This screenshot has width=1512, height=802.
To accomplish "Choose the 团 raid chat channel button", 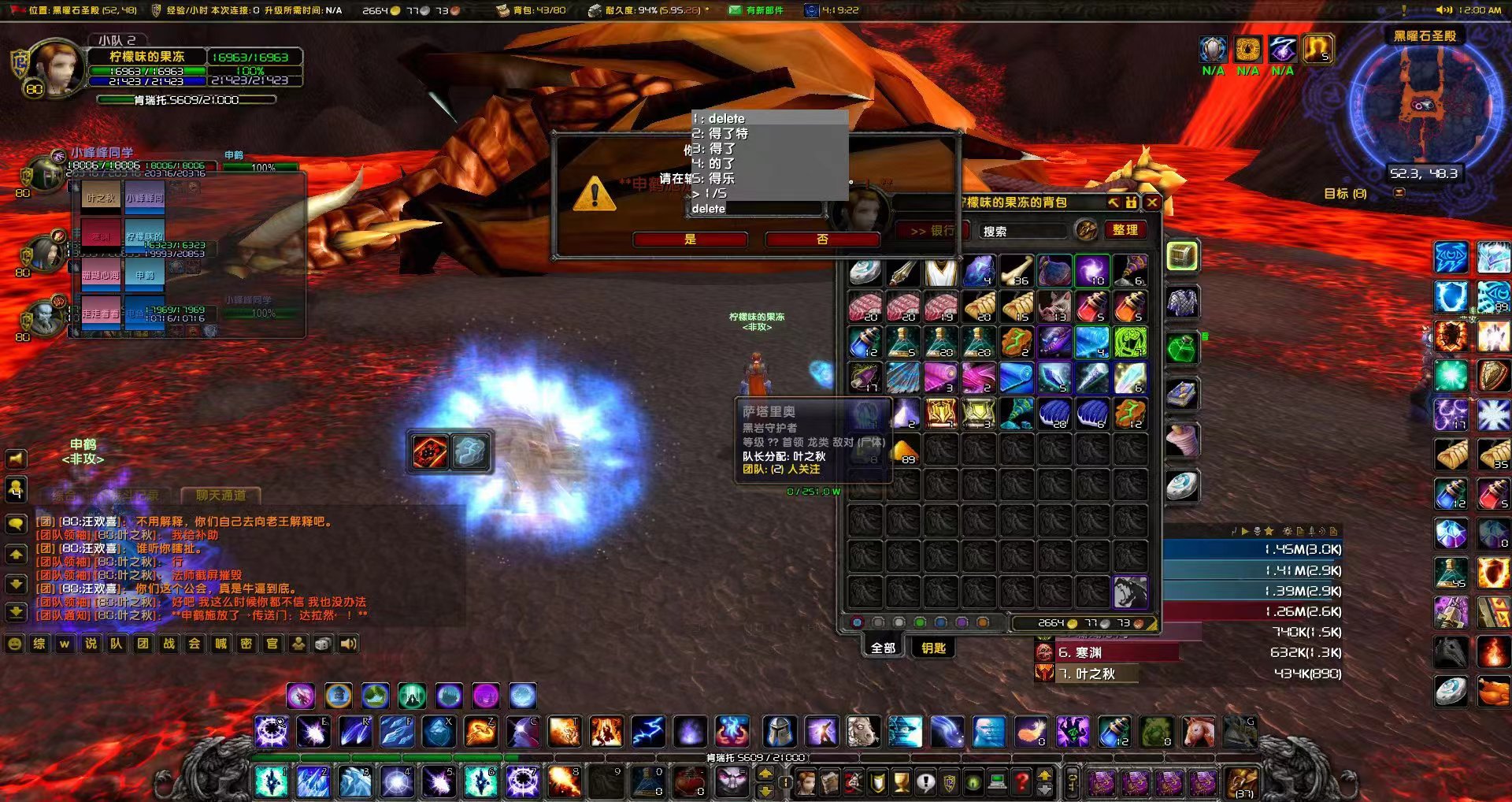I will [143, 644].
